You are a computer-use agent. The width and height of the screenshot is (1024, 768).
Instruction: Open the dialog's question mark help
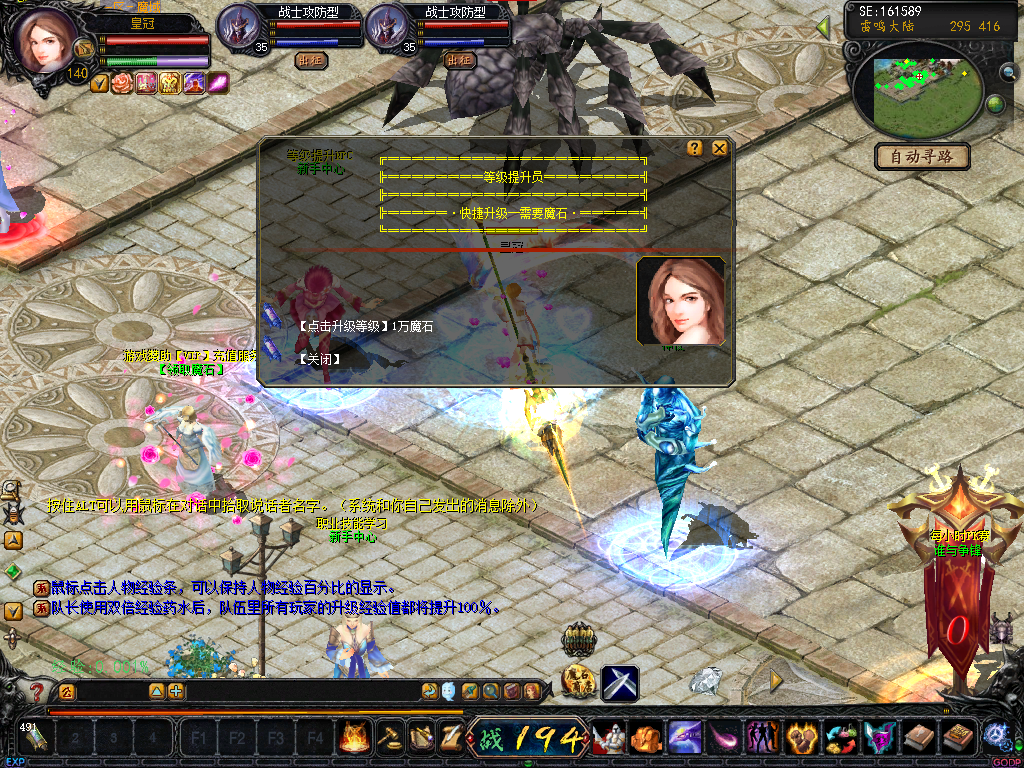pyautogui.click(x=695, y=148)
